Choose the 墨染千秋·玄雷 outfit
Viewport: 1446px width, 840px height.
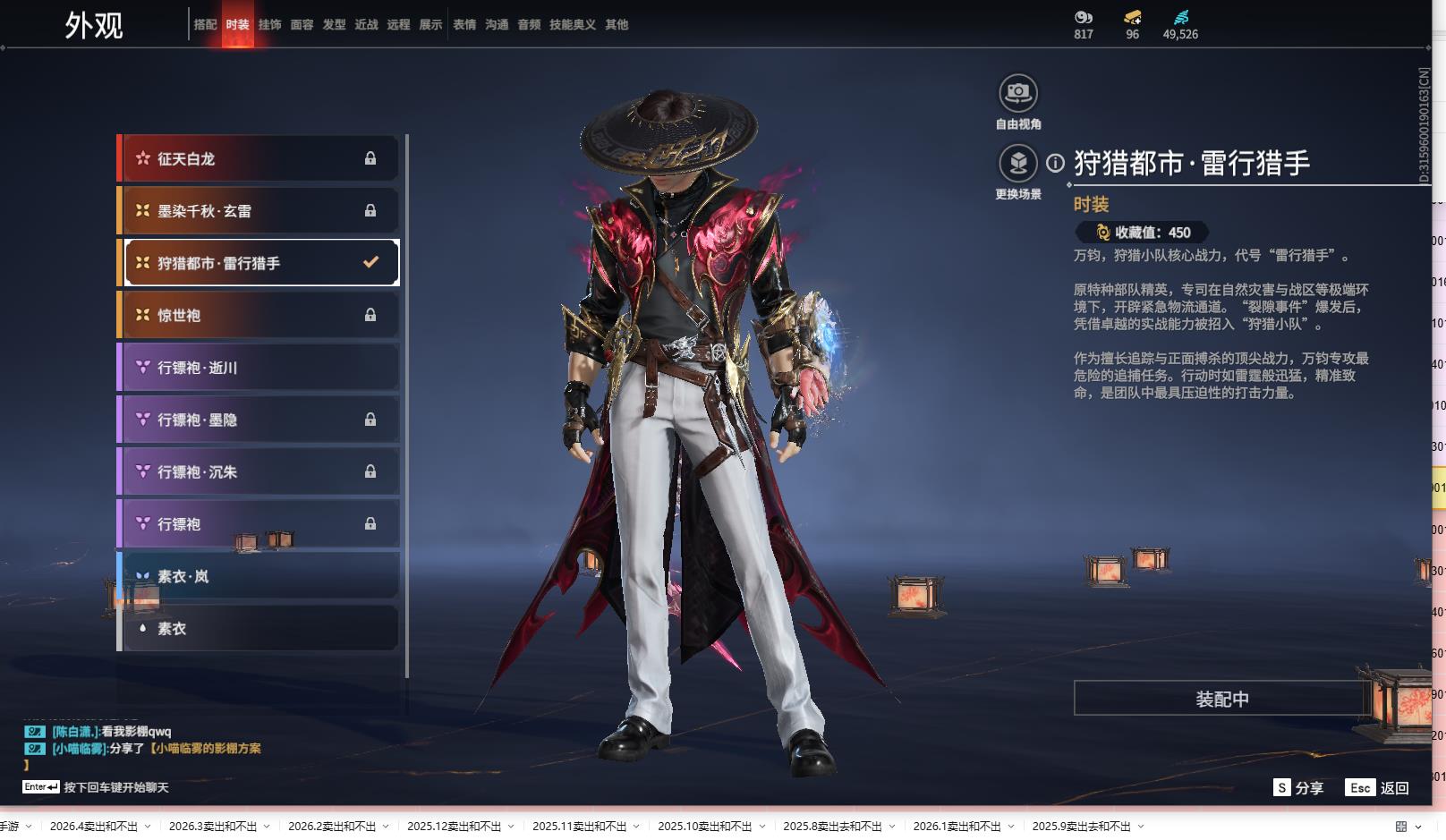click(x=259, y=211)
